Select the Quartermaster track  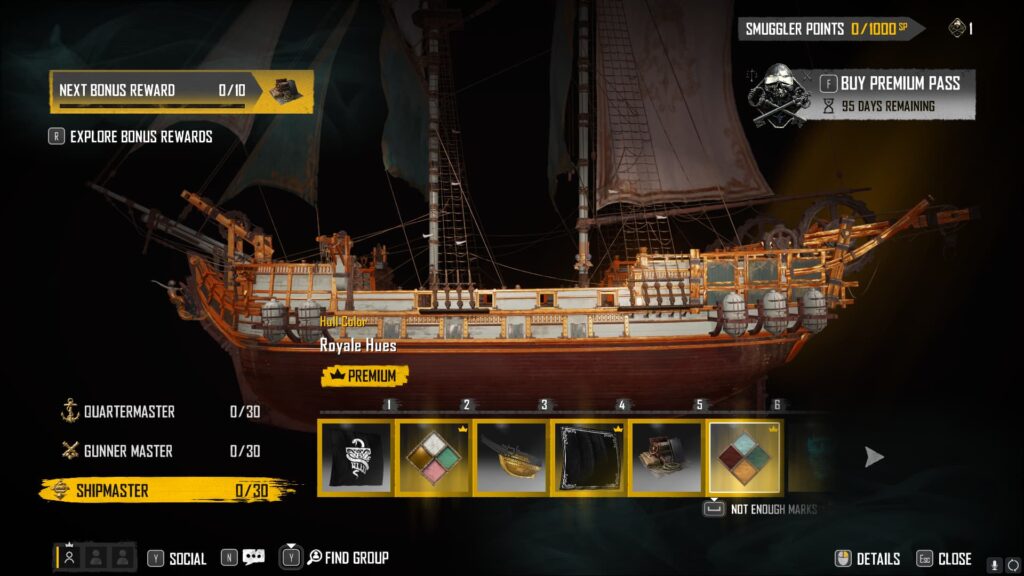(x=128, y=411)
